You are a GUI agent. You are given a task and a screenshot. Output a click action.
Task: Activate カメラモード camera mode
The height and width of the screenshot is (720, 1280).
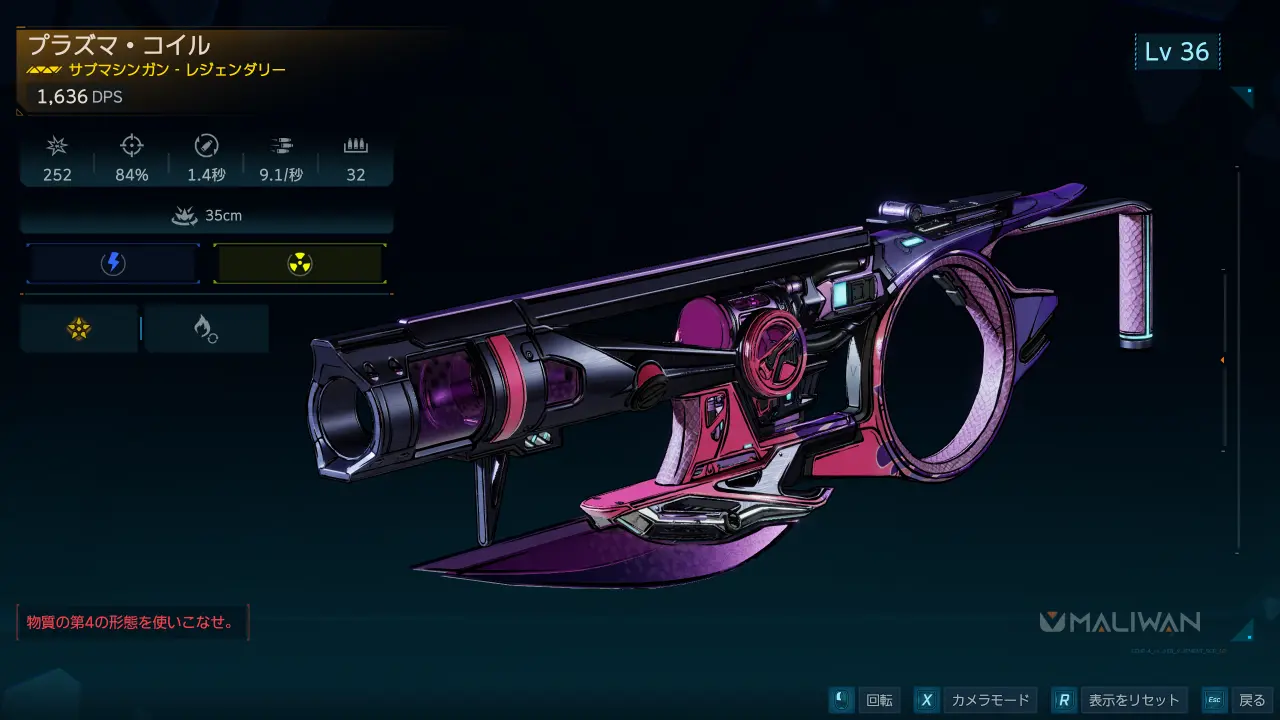[989, 700]
